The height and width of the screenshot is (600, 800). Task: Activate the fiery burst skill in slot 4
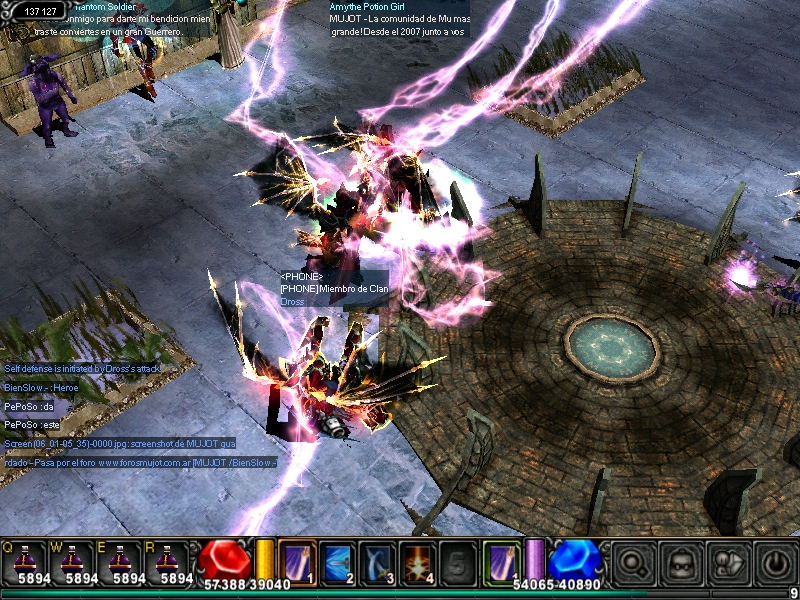click(x=418, y=560)
